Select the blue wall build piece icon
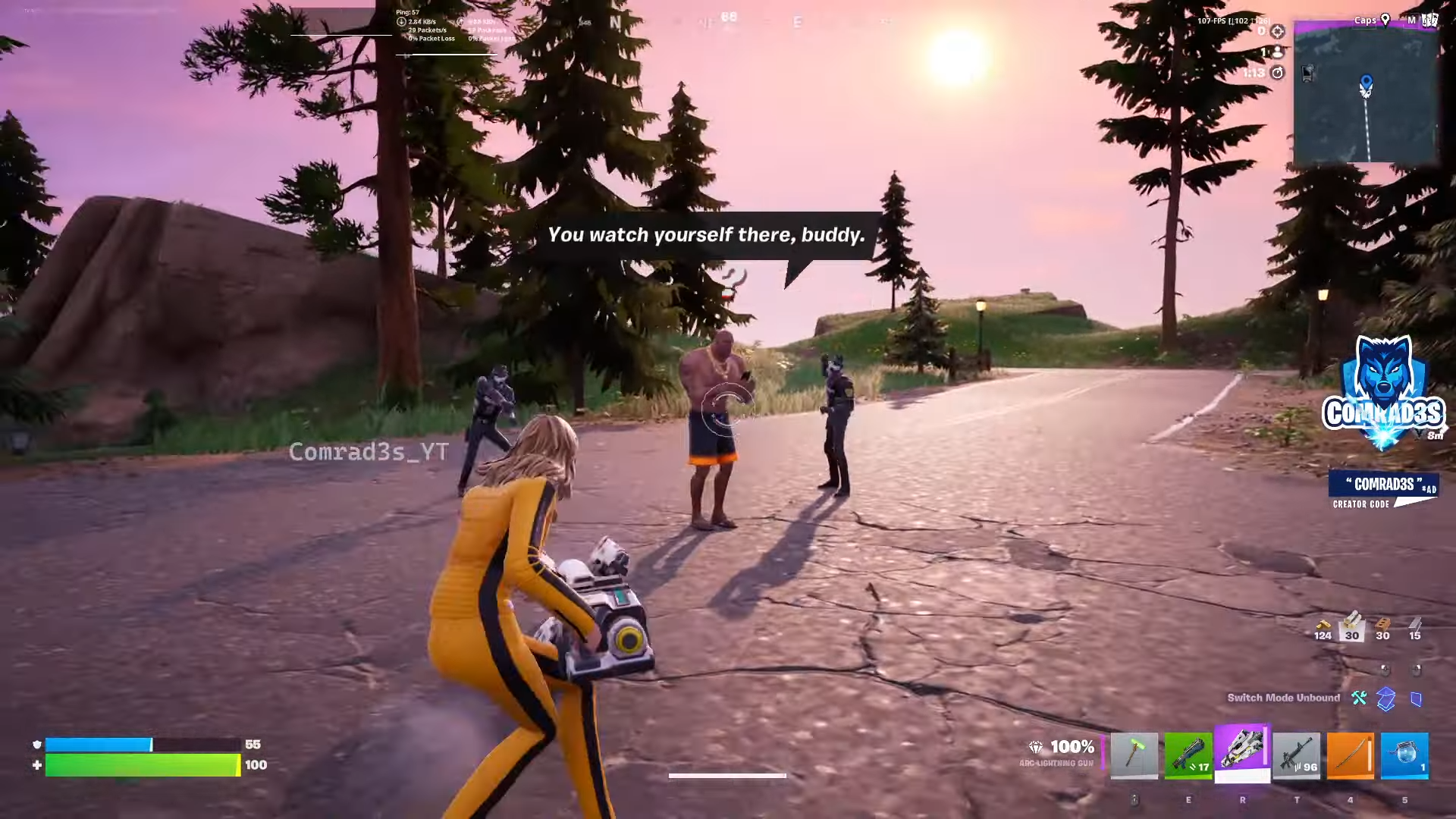This screenshot has width=1456, height=819. pos(1416,698)
